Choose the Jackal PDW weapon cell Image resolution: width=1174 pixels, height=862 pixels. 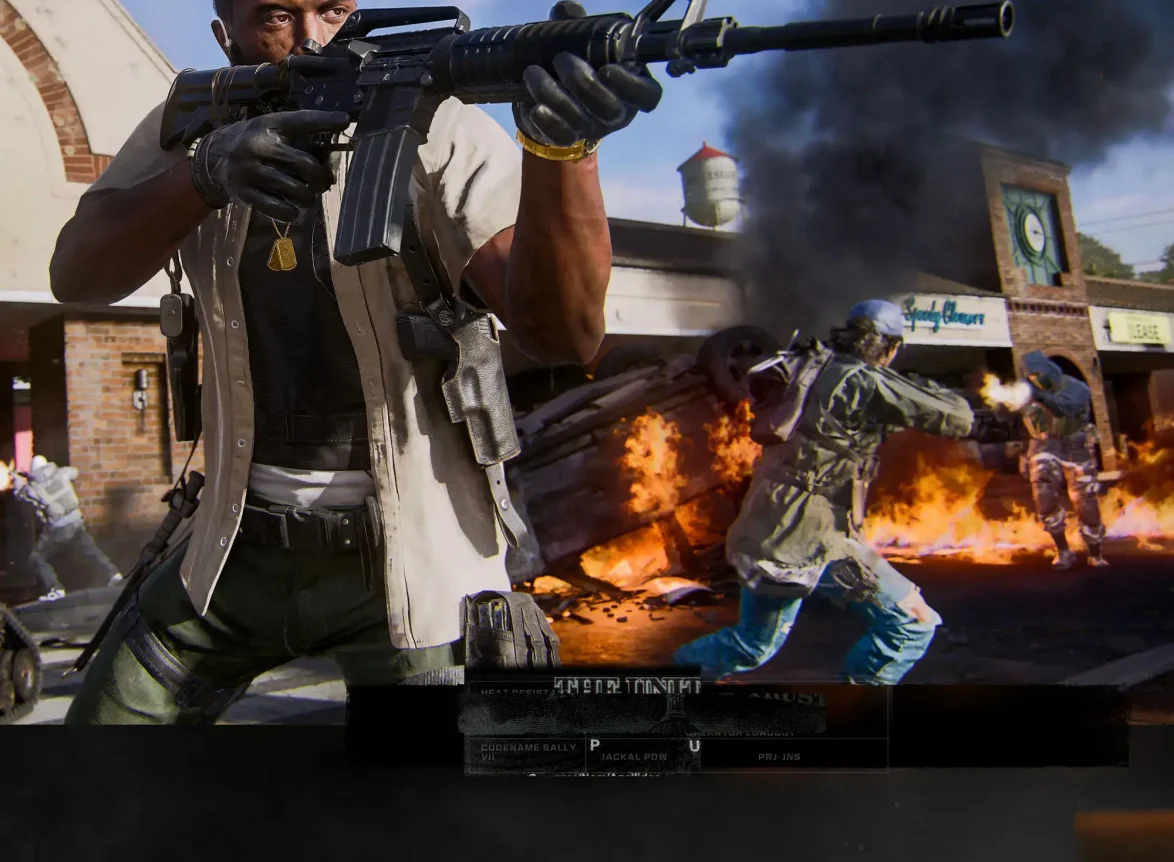[636, 756]
